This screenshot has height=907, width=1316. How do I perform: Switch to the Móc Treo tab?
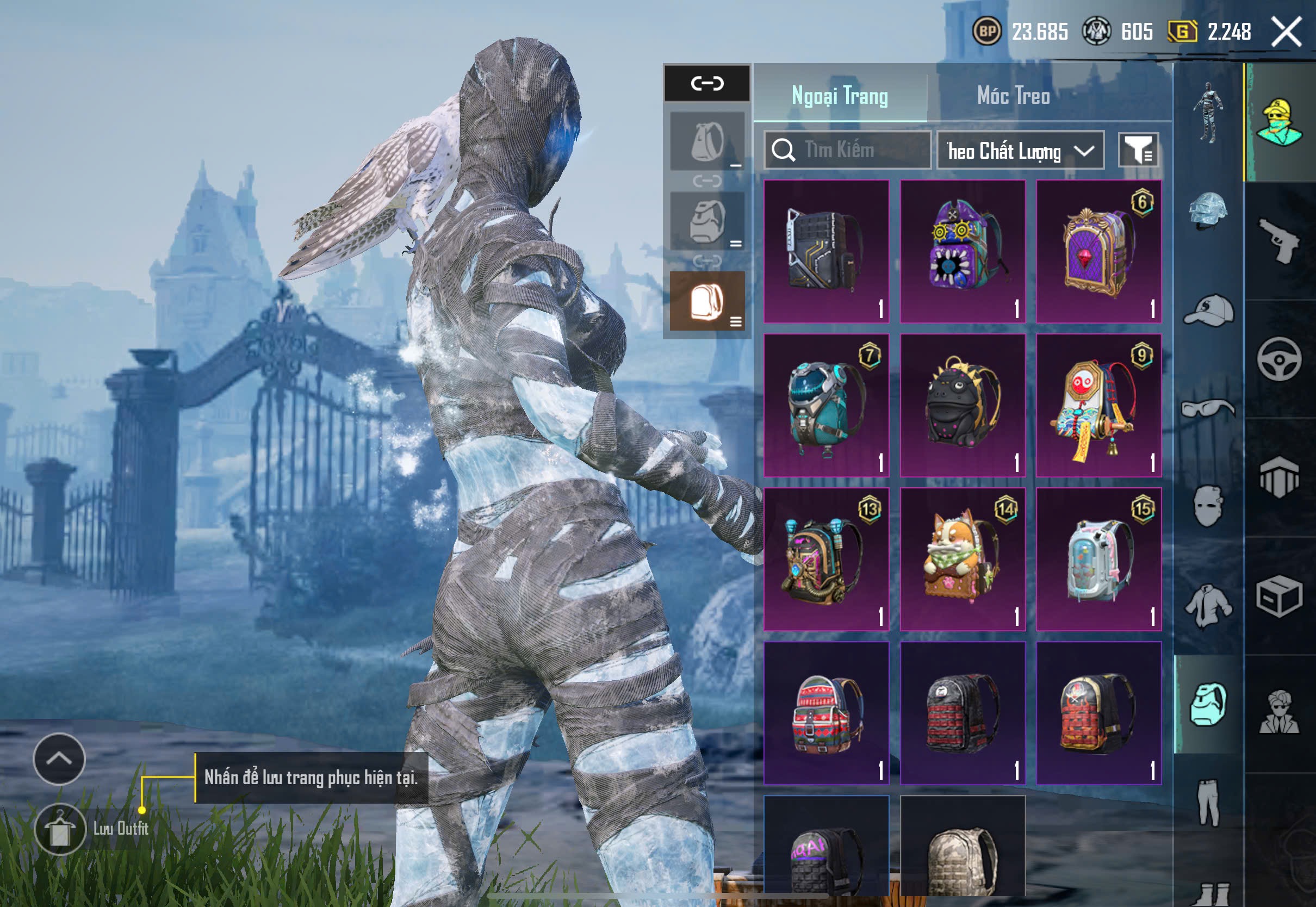pyautogui.click(x=1013, y=96)
